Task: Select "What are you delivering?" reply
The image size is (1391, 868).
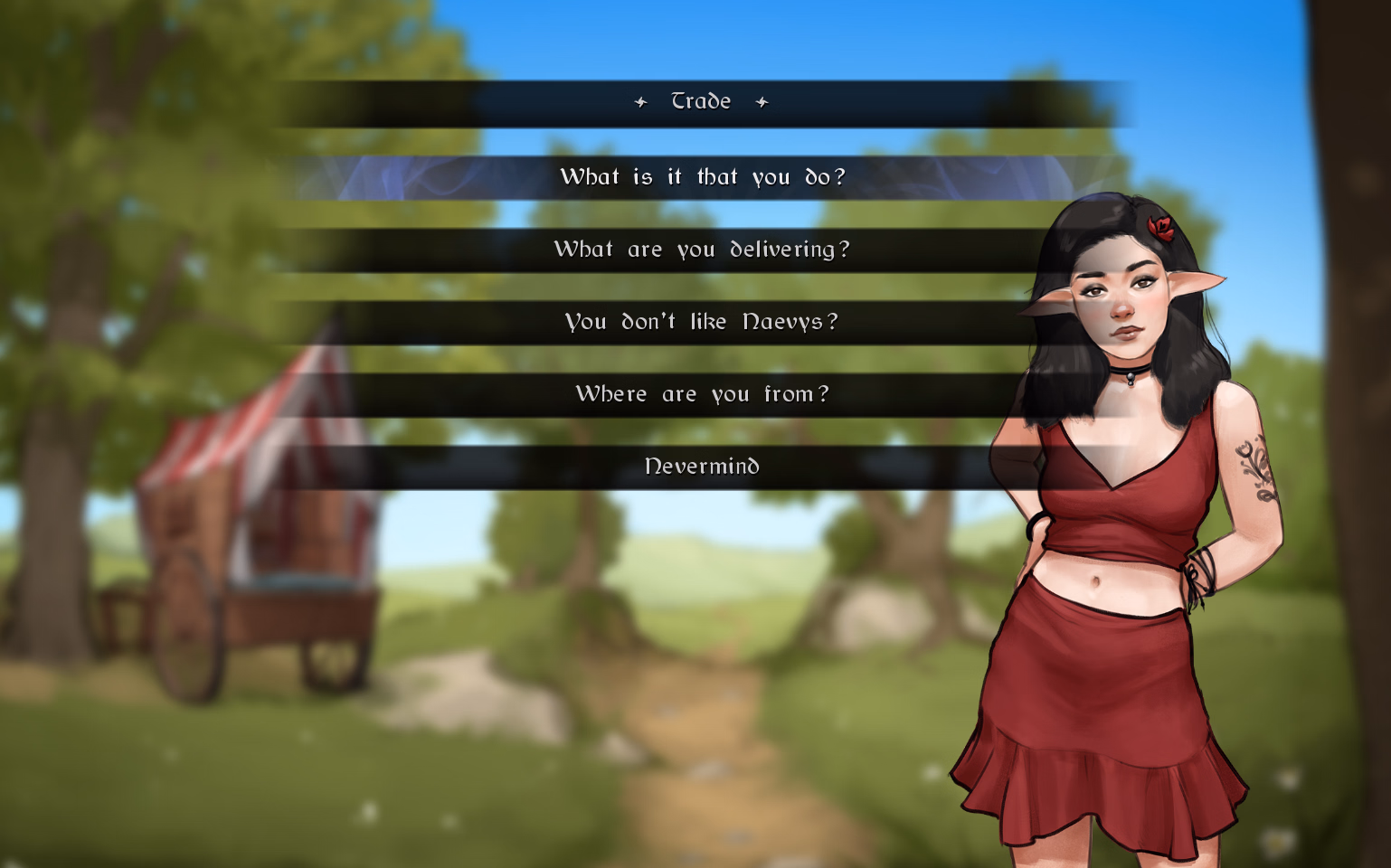Action: coord(702,250)
